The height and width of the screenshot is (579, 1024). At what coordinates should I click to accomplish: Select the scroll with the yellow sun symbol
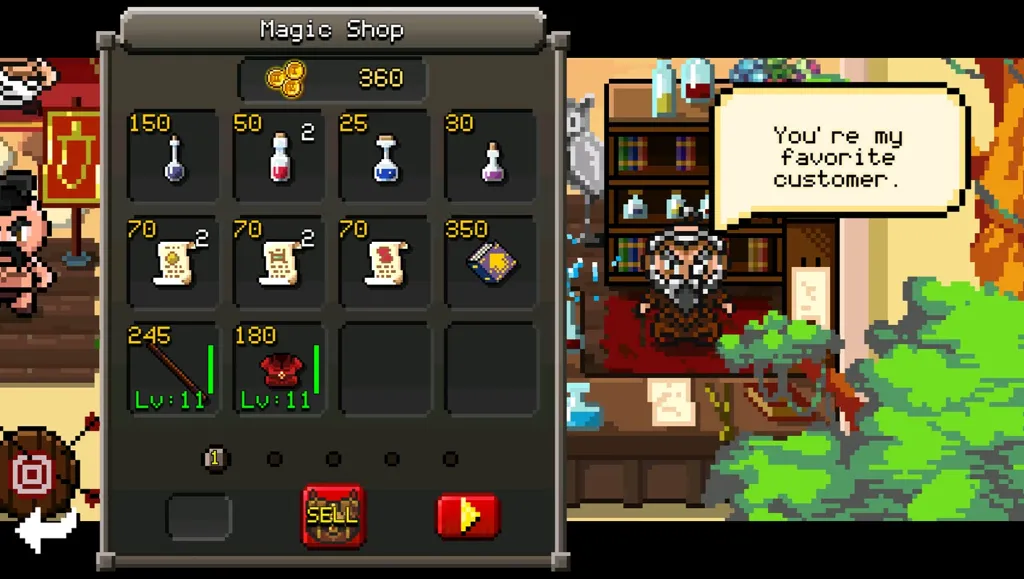point(174,263)
